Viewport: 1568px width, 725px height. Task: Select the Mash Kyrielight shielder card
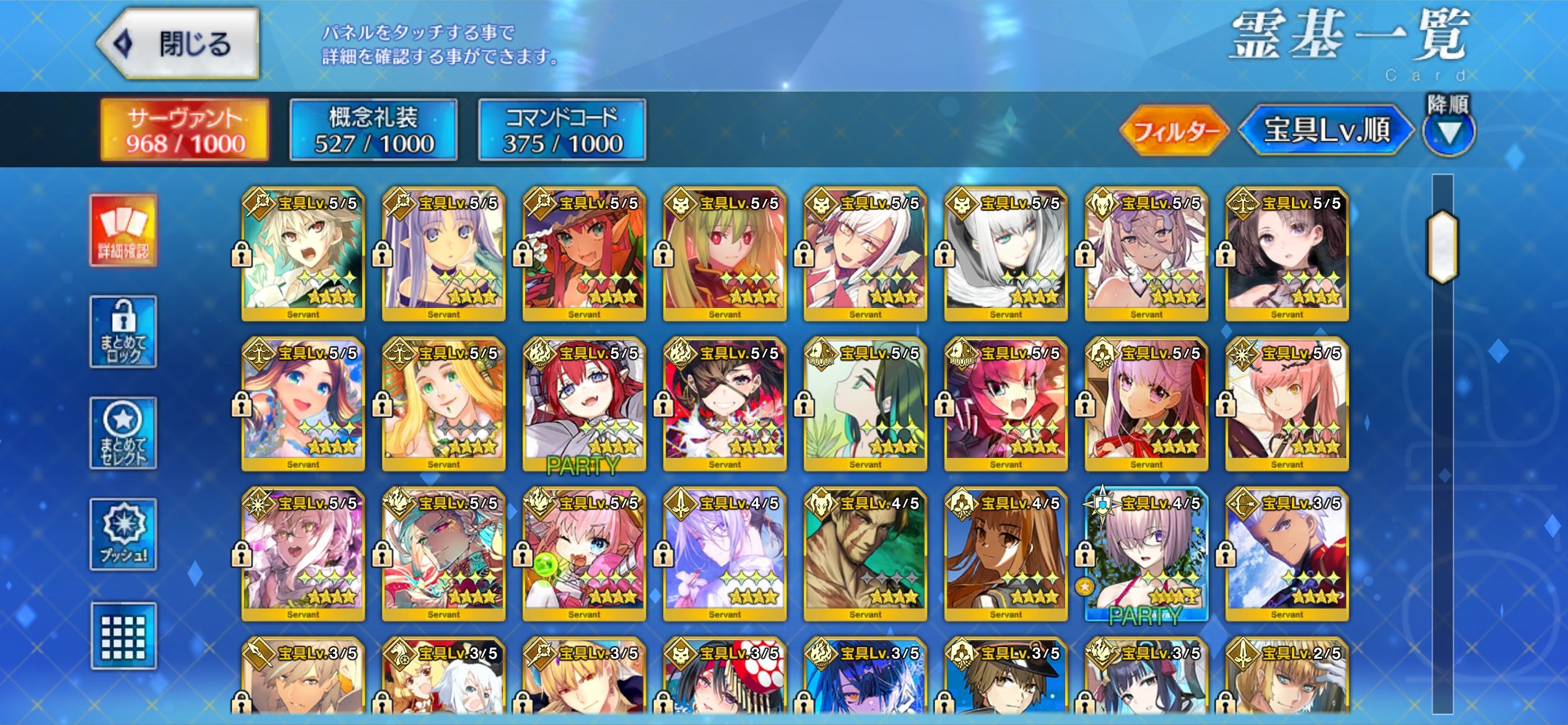pyautogui.click(x=1146, y=555)
